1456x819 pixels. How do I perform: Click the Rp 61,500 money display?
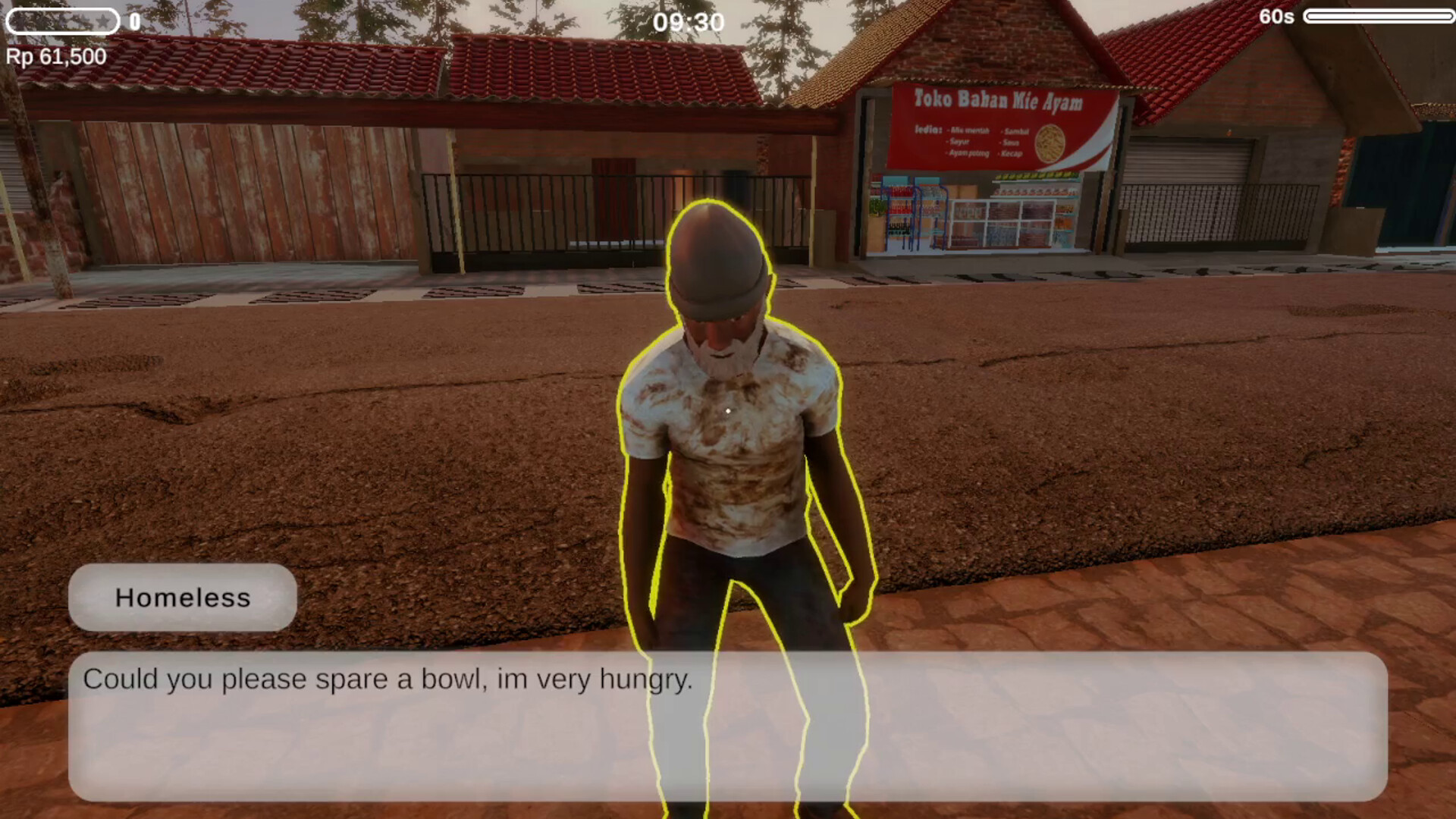coord(55,55)
